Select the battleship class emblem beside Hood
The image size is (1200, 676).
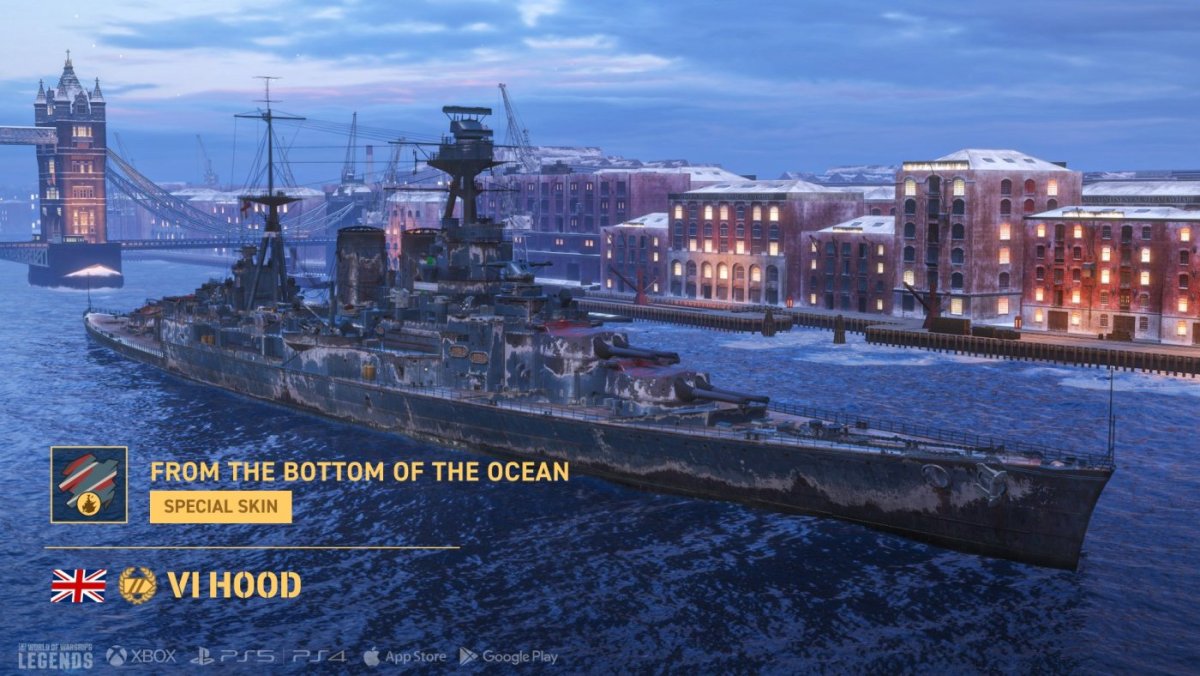(x=137, y=585)
